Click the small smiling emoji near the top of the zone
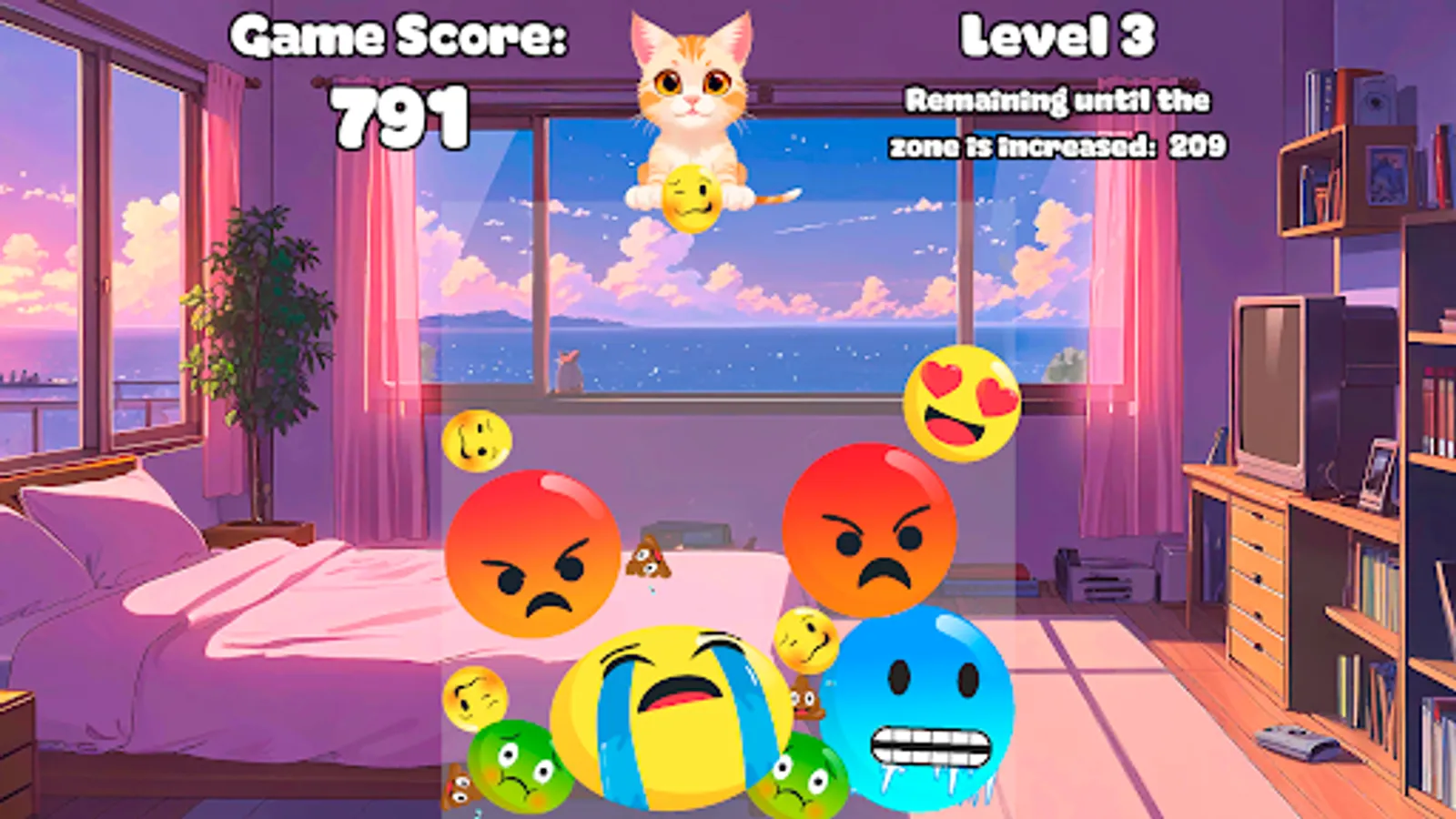 pos(477,439)
